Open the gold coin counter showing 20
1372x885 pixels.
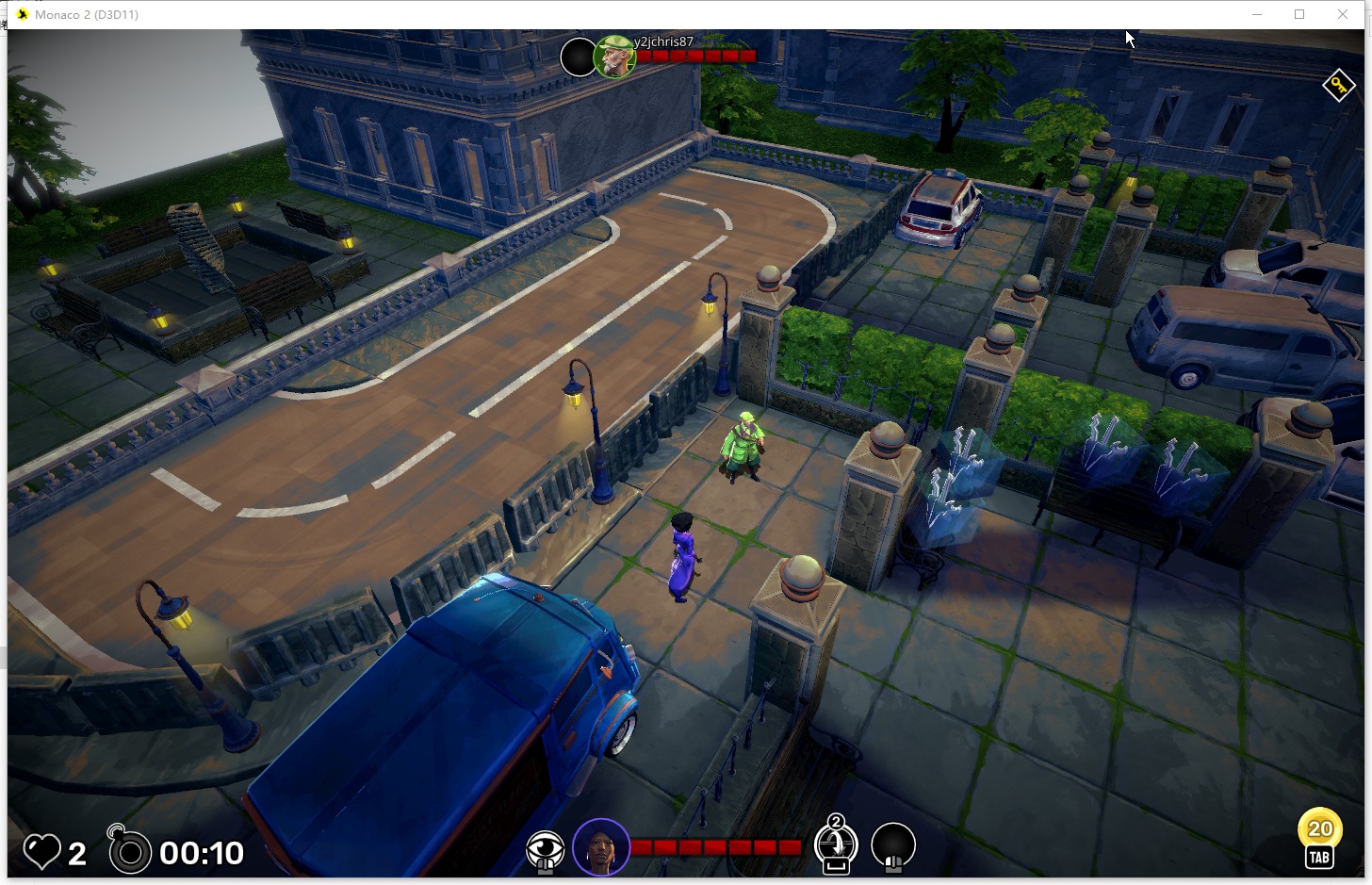tap(1319, 829)
